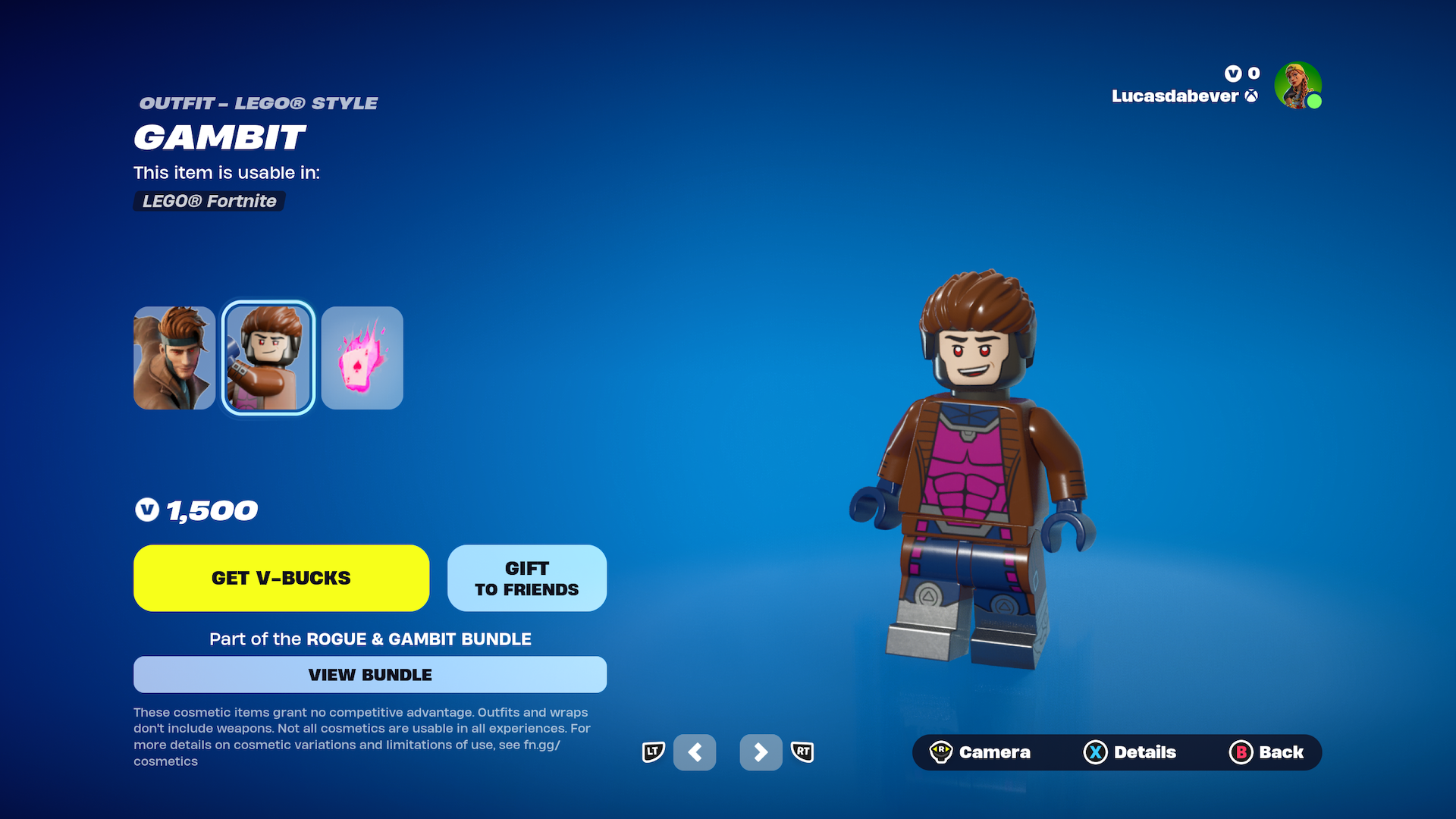The height and width of the screenshot is (819, 1456).
Task: Click the left arrow to browse previous item
Action: [695, 752]
